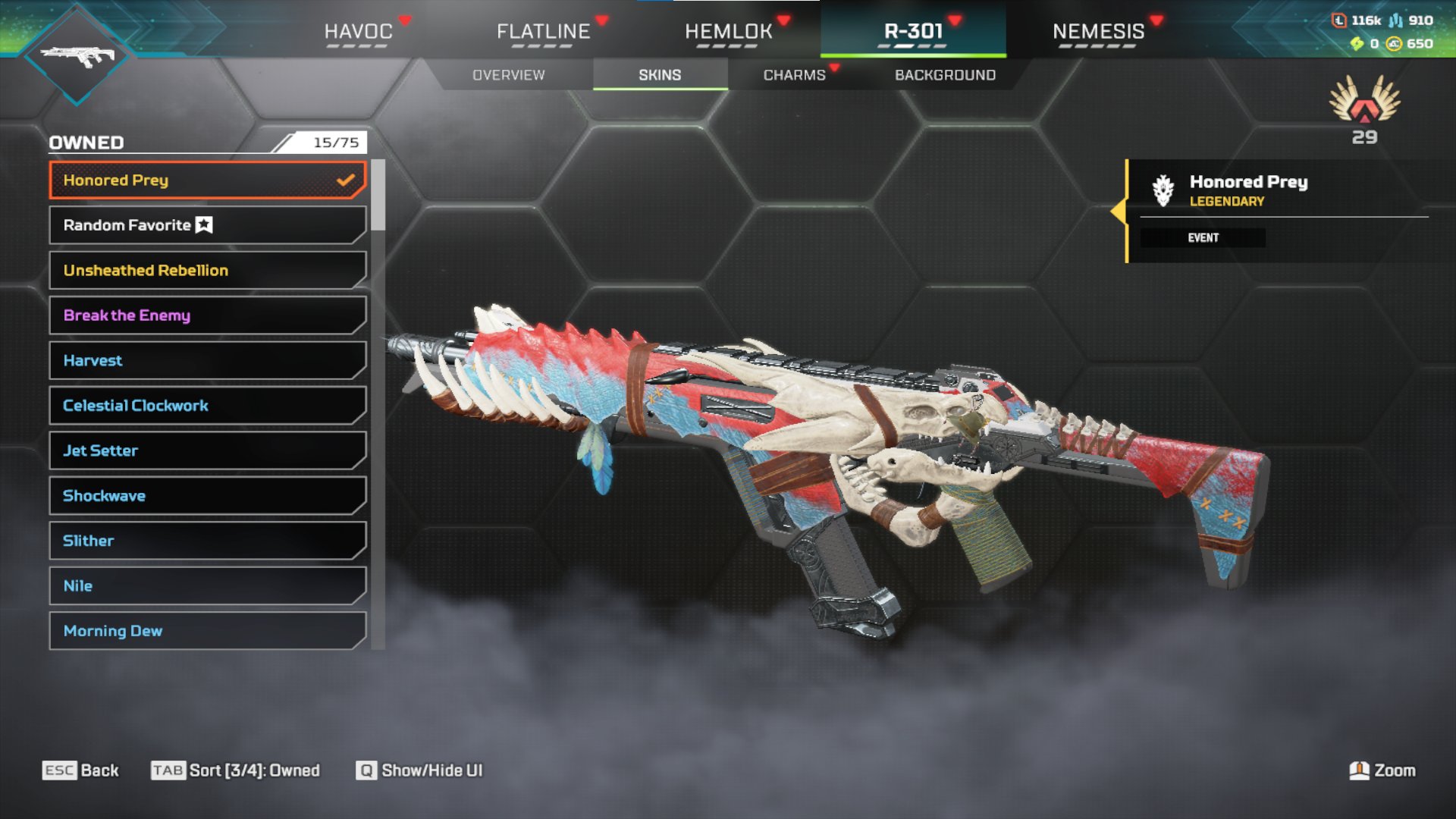Toggle Show/Hide UI
This screenshot has width=1456, height=819.
419,770
